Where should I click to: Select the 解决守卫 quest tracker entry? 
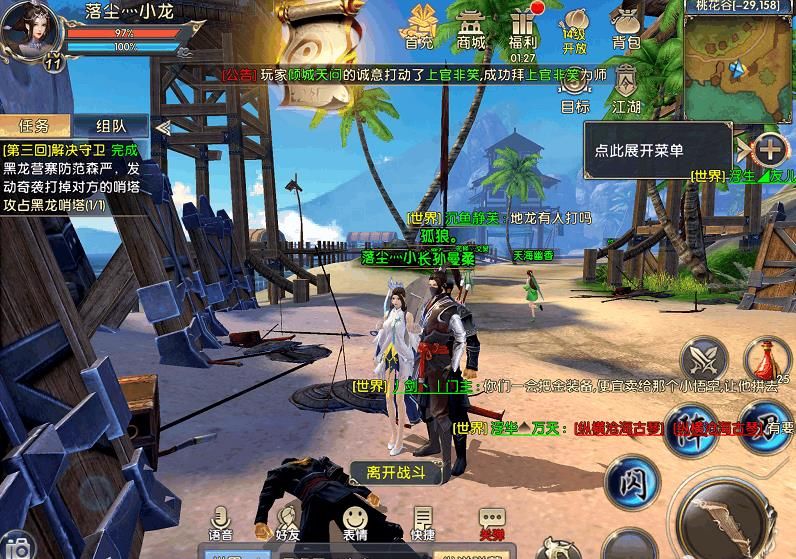70,177
